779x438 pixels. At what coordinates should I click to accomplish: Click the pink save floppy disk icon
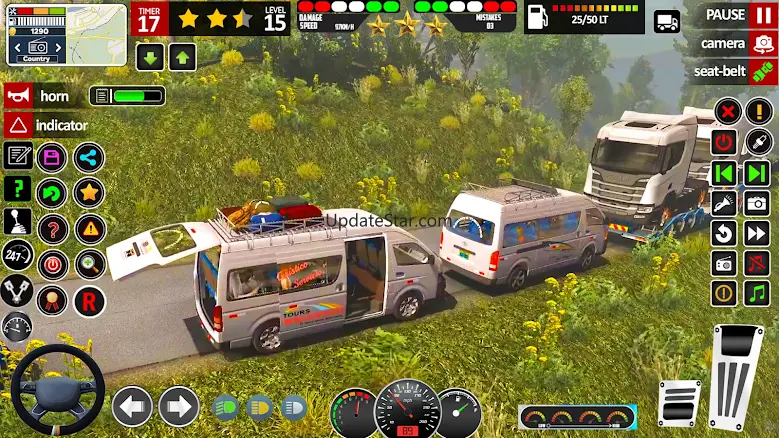tap(52, 157)
